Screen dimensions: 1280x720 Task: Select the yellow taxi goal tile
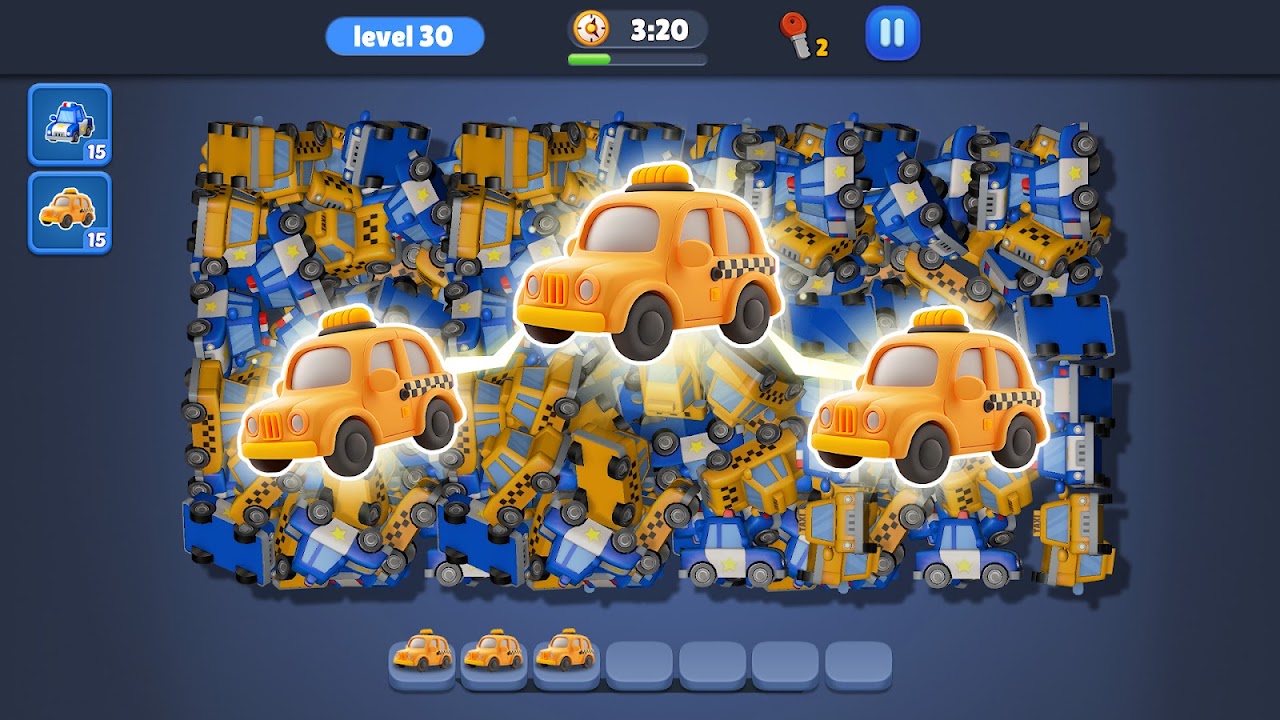pyautogui.click(x=70, y=212)
